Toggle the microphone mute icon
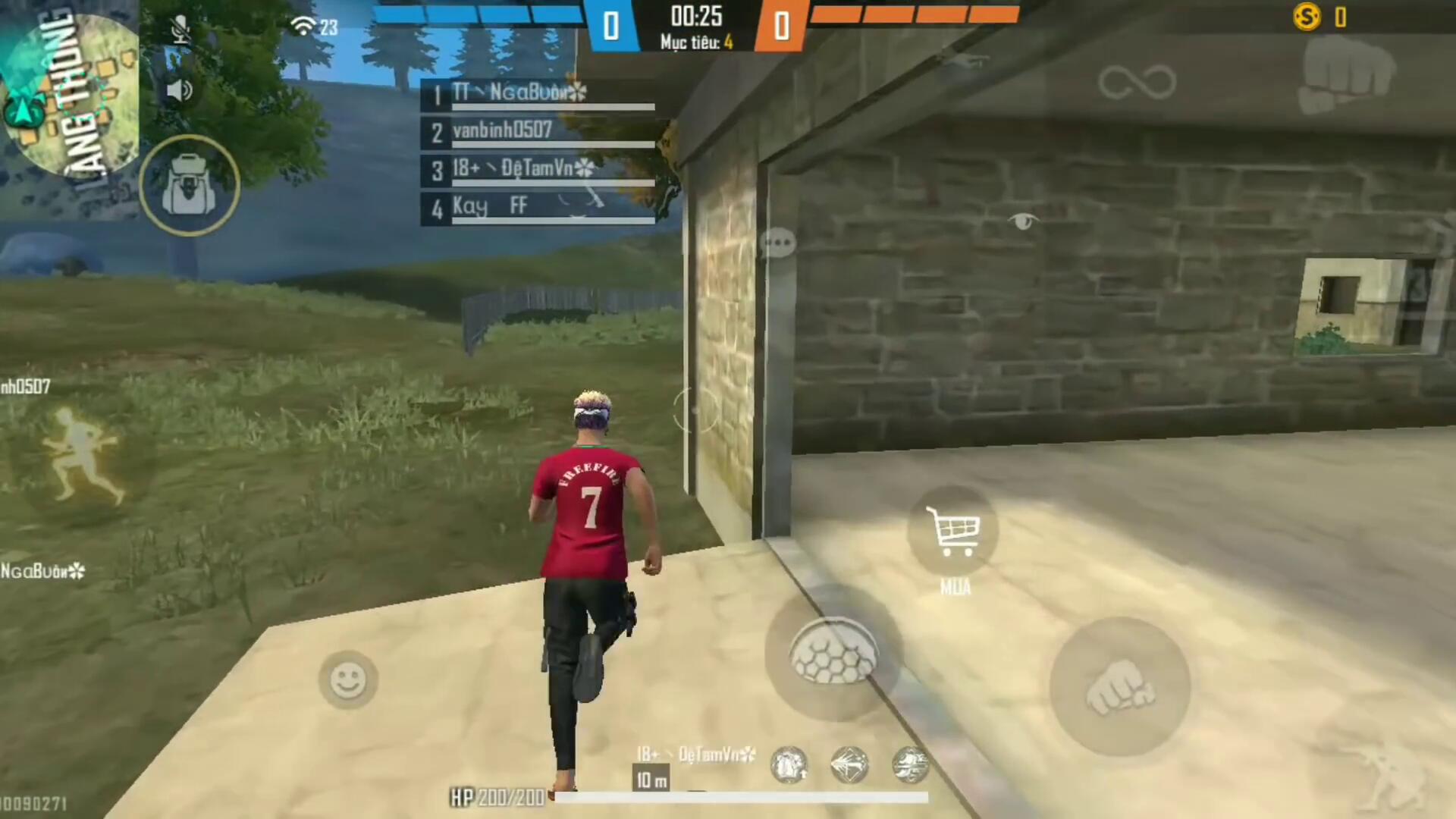The height and width of the screenshot is (819, 1456). pyautogui.click(x=180, y=30)
